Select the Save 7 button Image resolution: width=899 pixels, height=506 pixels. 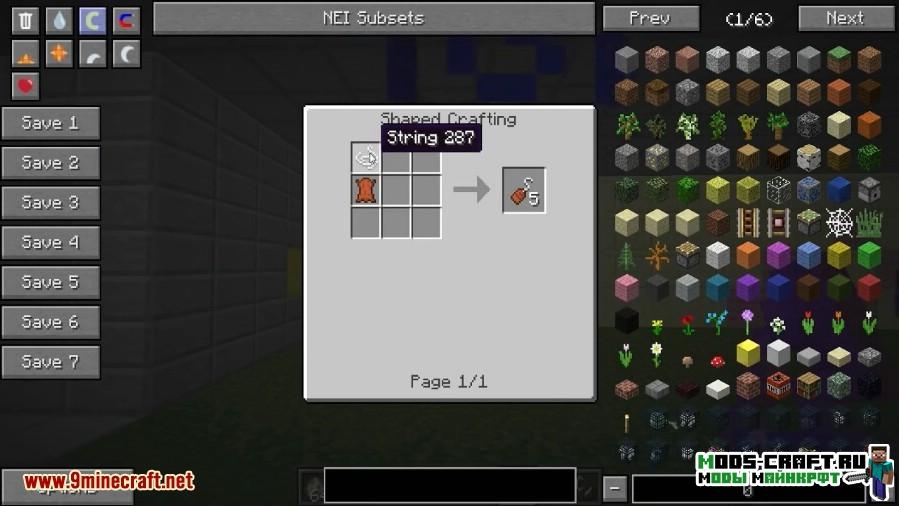[50, 362]
